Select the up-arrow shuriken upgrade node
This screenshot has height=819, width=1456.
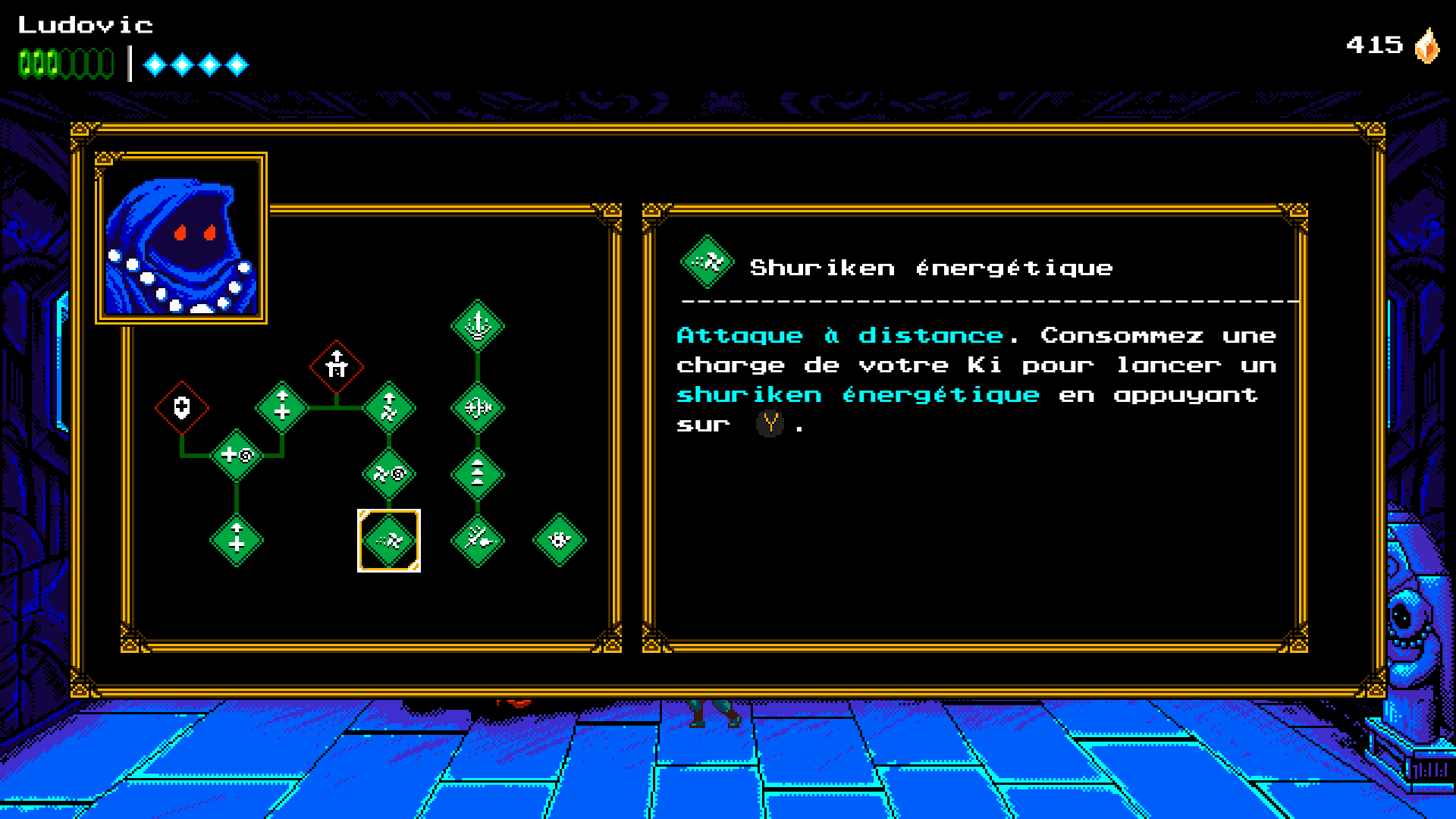click(388, 408)
